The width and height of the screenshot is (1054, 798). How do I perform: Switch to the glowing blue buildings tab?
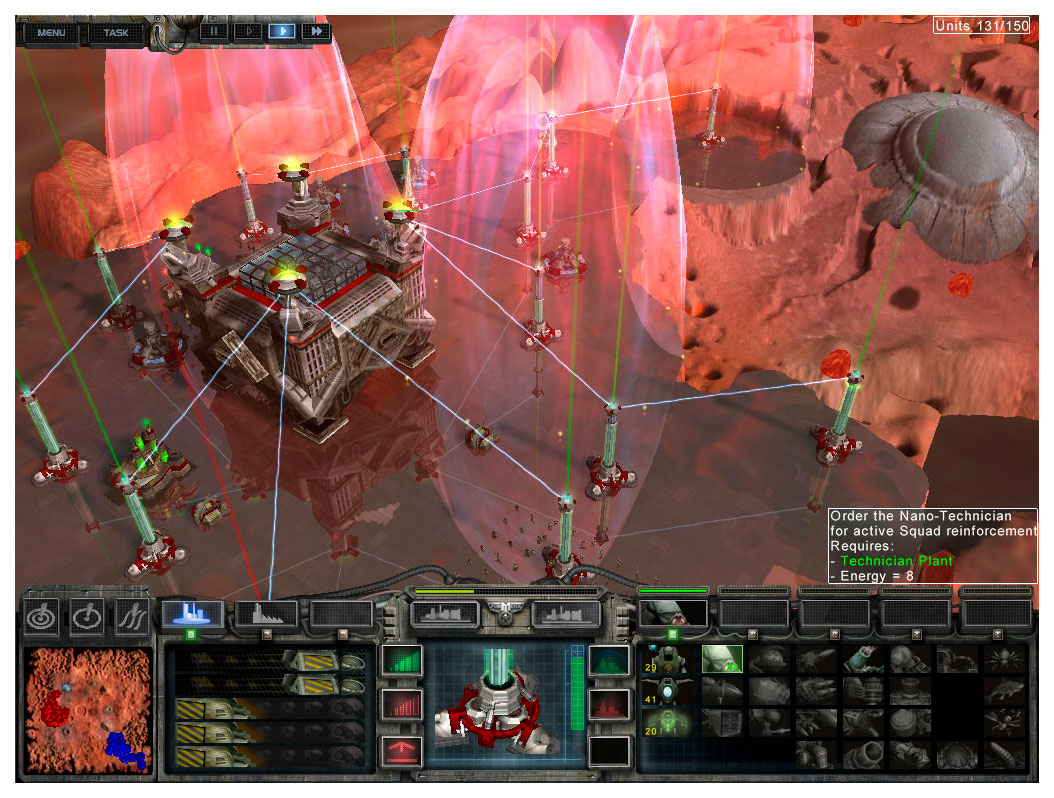tap(193, 614)
